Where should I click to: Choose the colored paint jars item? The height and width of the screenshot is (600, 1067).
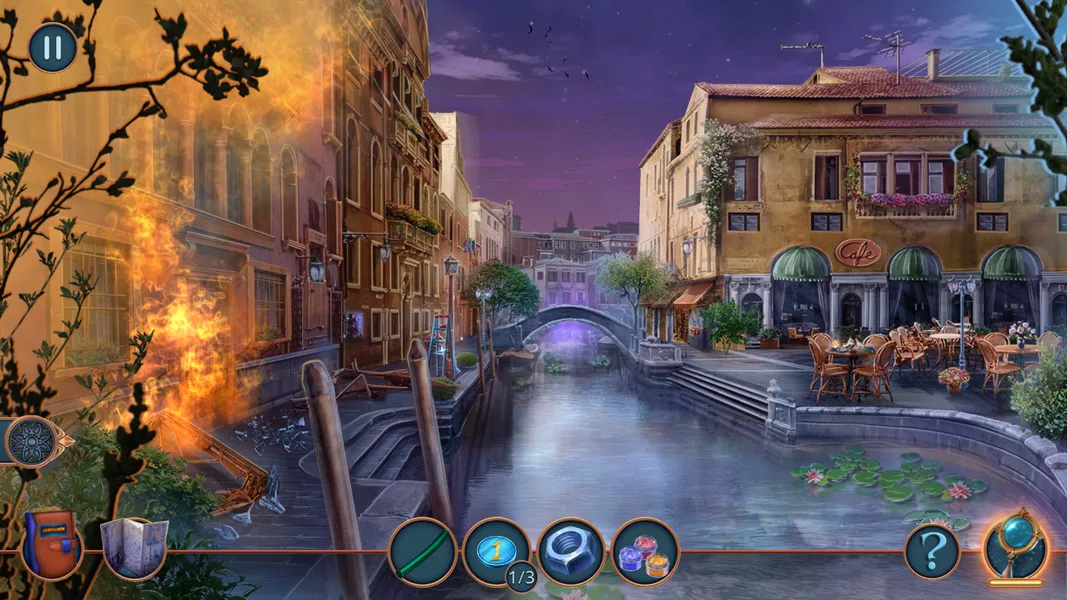[645, 552]
